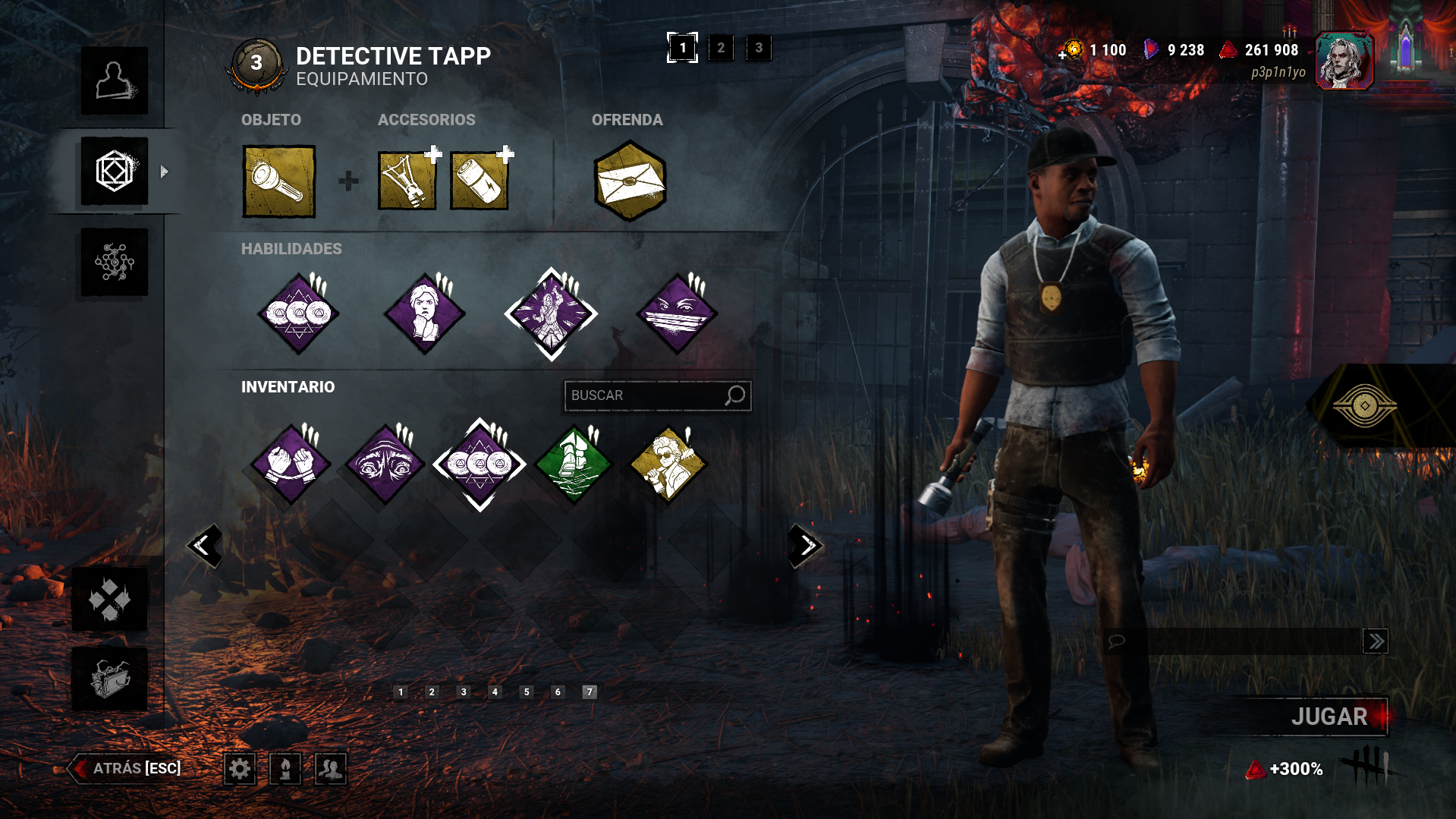
Task: Jump to inventory page 4
Action: 495,691
